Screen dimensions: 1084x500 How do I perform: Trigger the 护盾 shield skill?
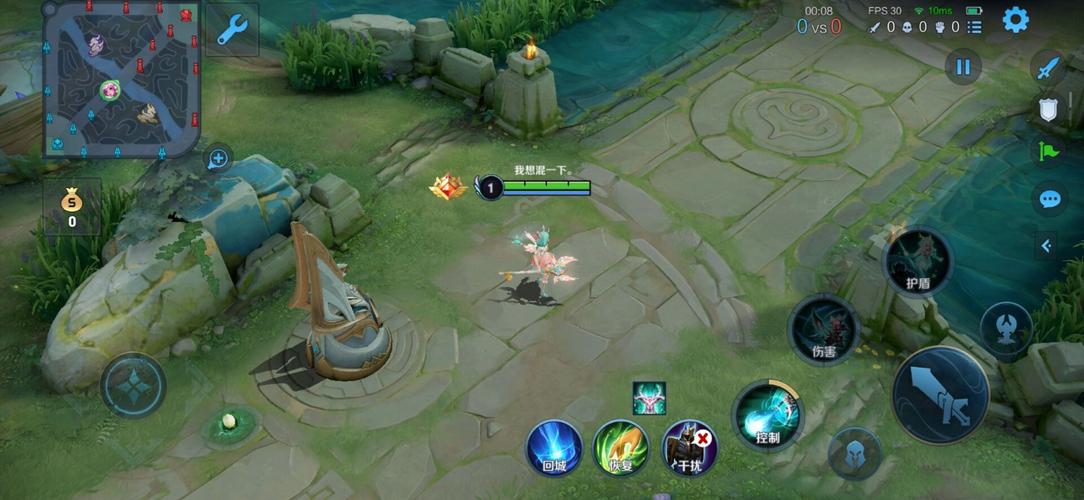917,260
